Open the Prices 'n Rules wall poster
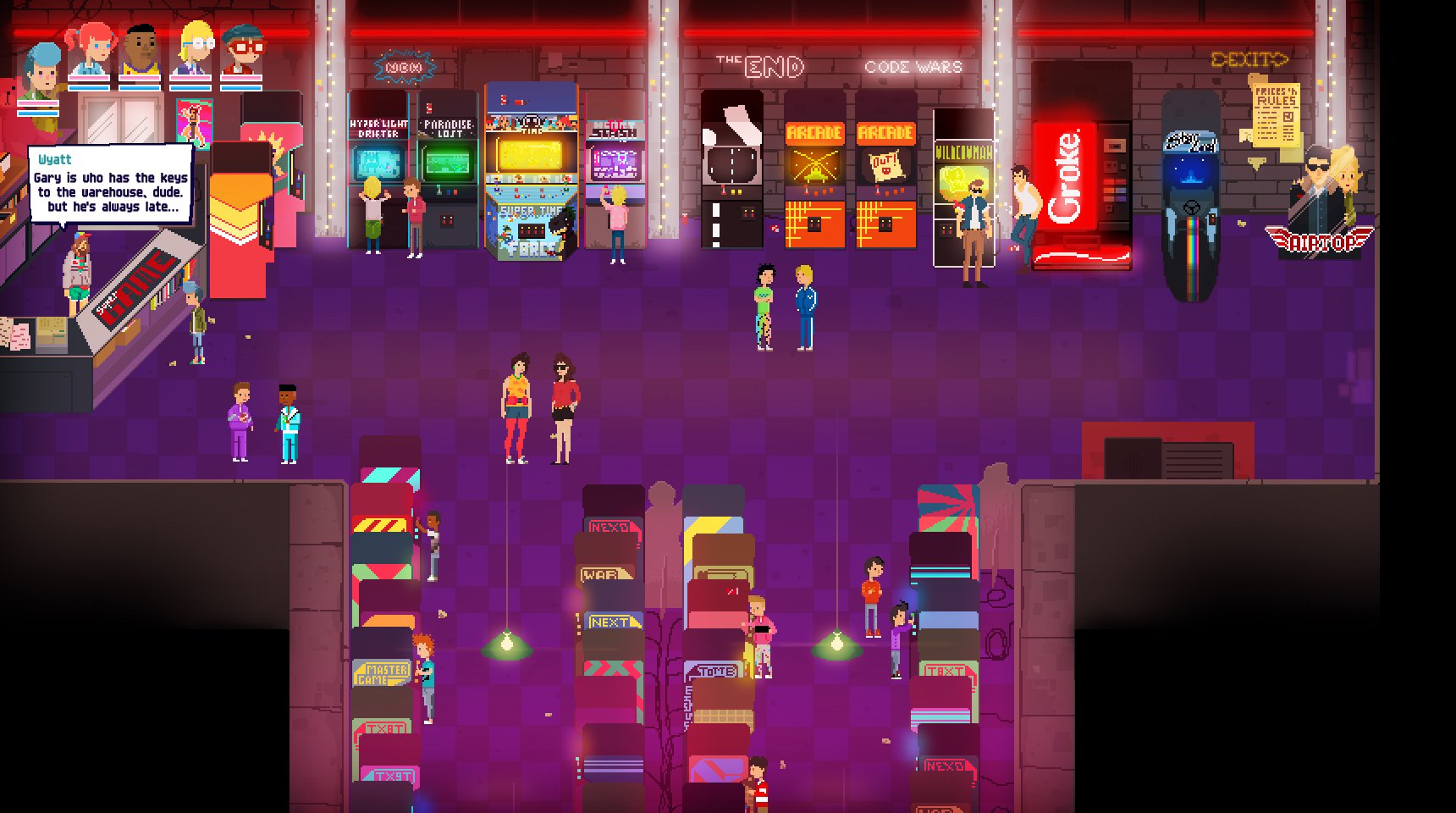The image size is (1456, 813). pyautogui.click(x=1278, y=114)
